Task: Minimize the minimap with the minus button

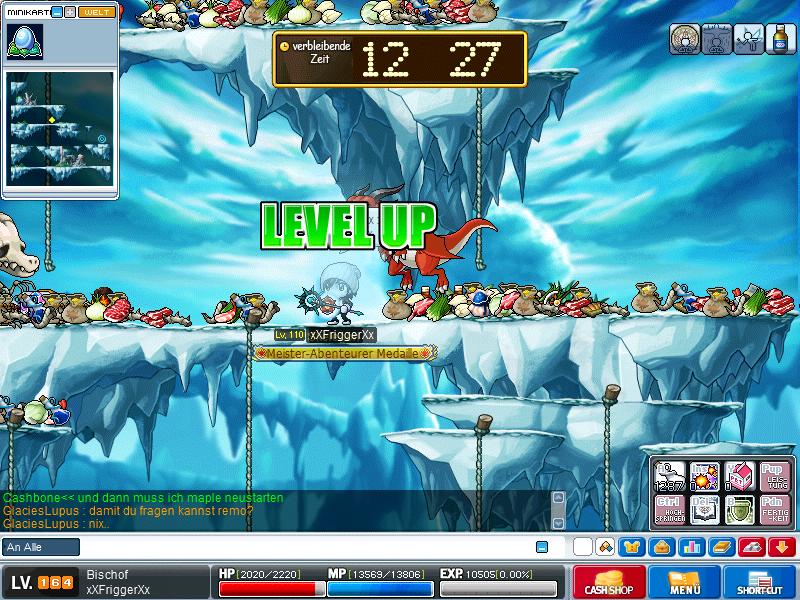Action: click(57, 12)
